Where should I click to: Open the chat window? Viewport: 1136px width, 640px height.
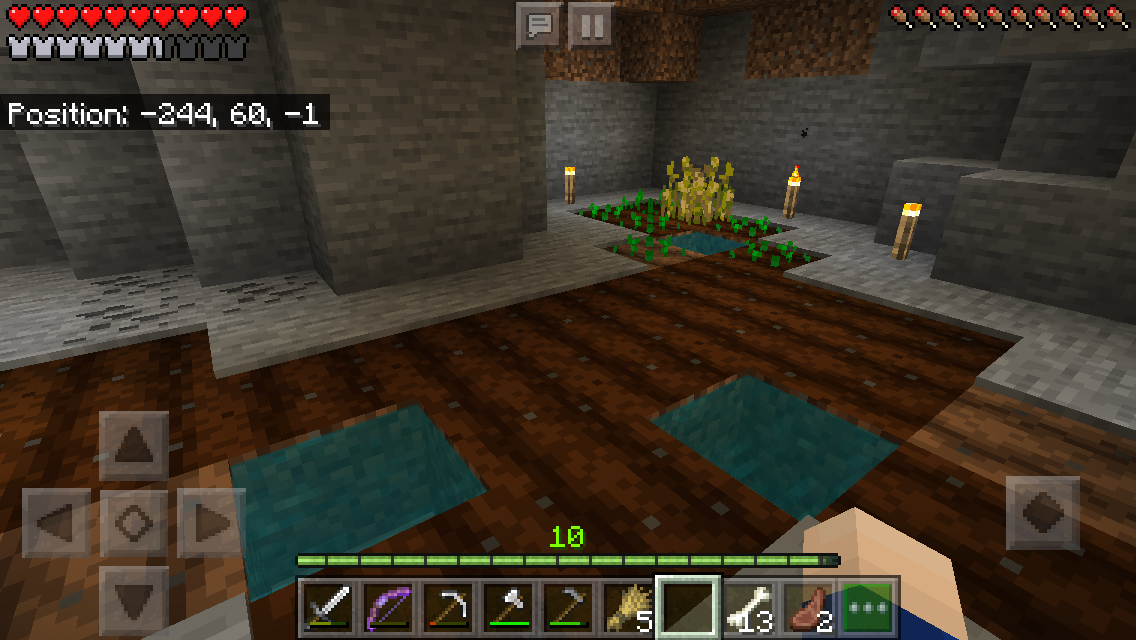(x=540, y=25)
